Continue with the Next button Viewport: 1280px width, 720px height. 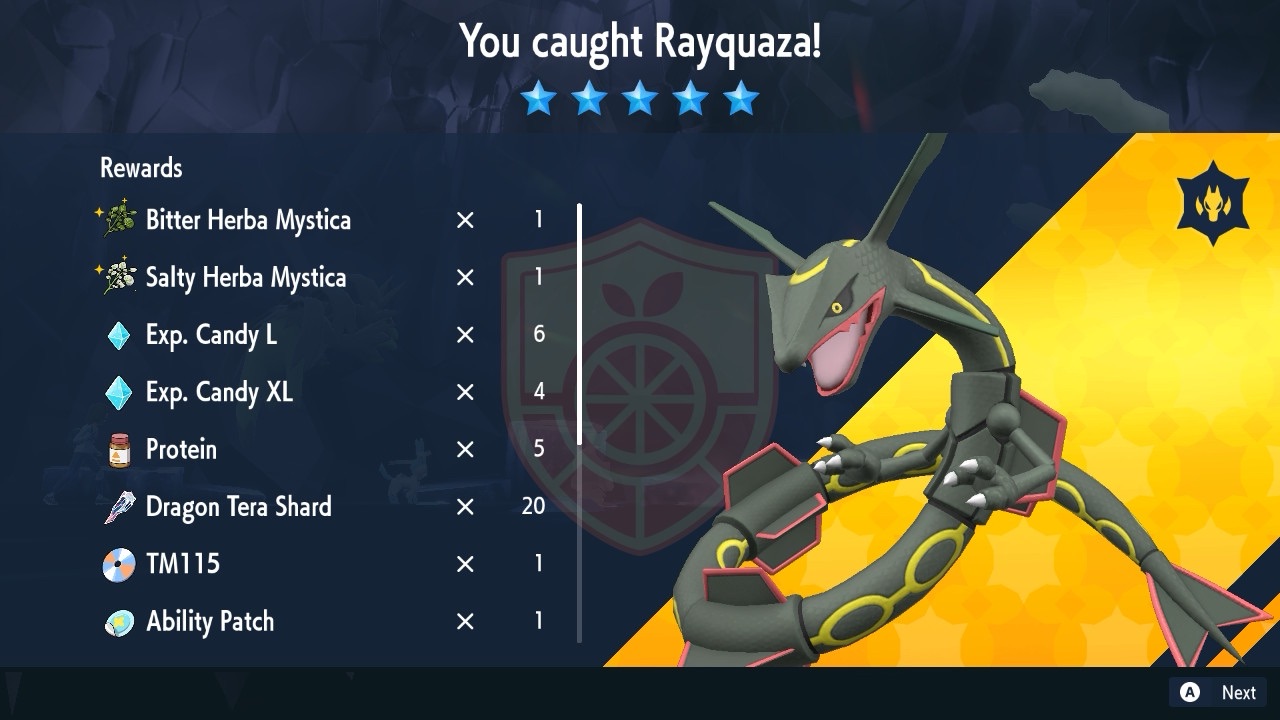(1219, 692)
